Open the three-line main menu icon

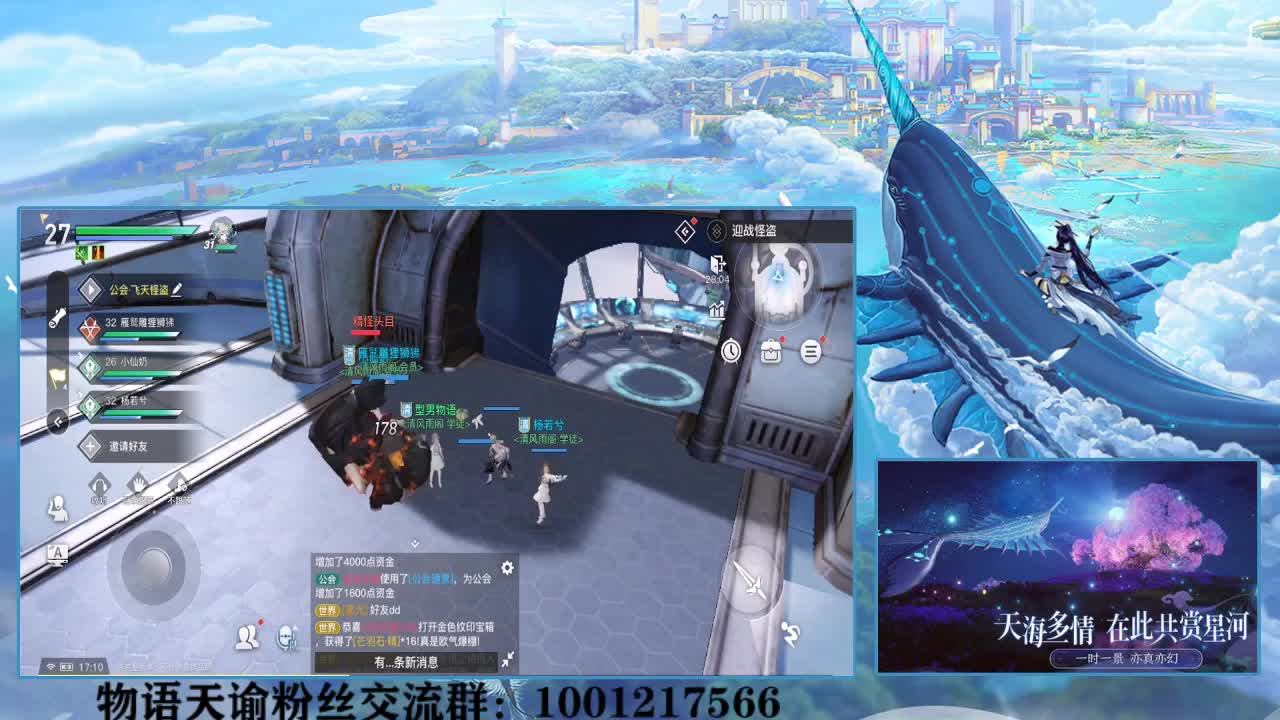pos(809,350)
